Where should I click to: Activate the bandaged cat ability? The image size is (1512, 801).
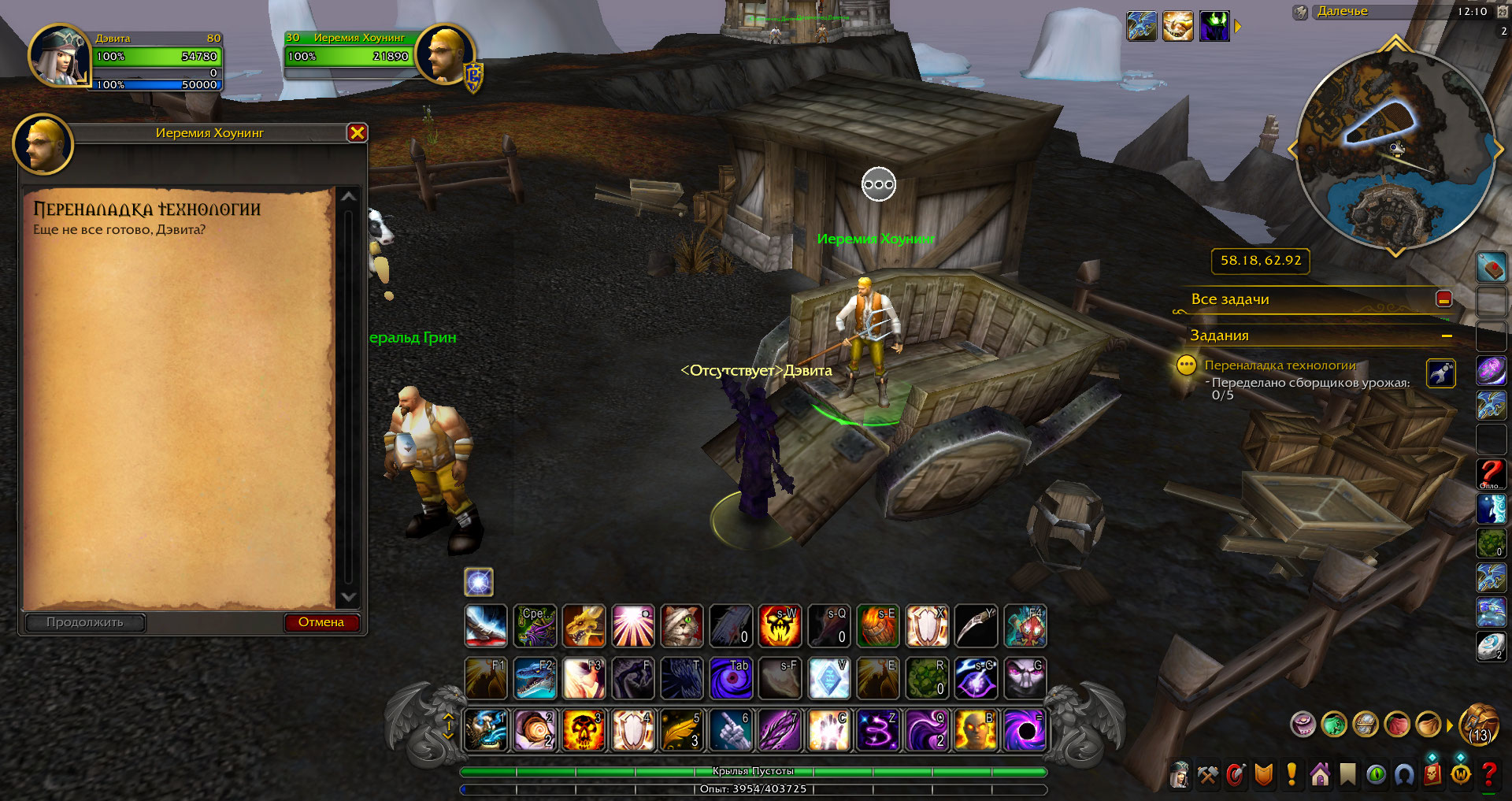pyautogui.click(x=681, y=626)
